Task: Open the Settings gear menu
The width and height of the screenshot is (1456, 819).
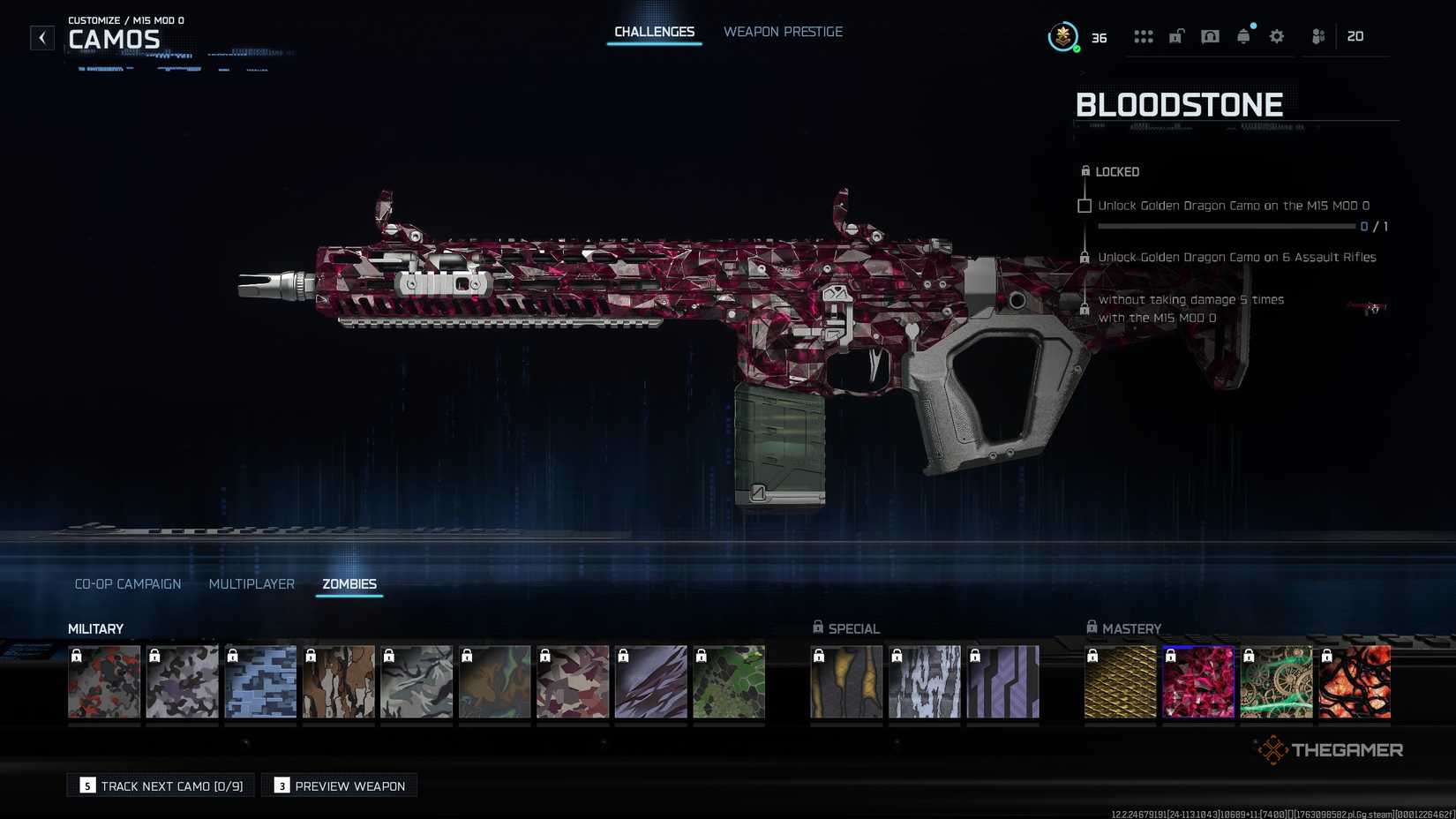Action: pos(1276,36)
